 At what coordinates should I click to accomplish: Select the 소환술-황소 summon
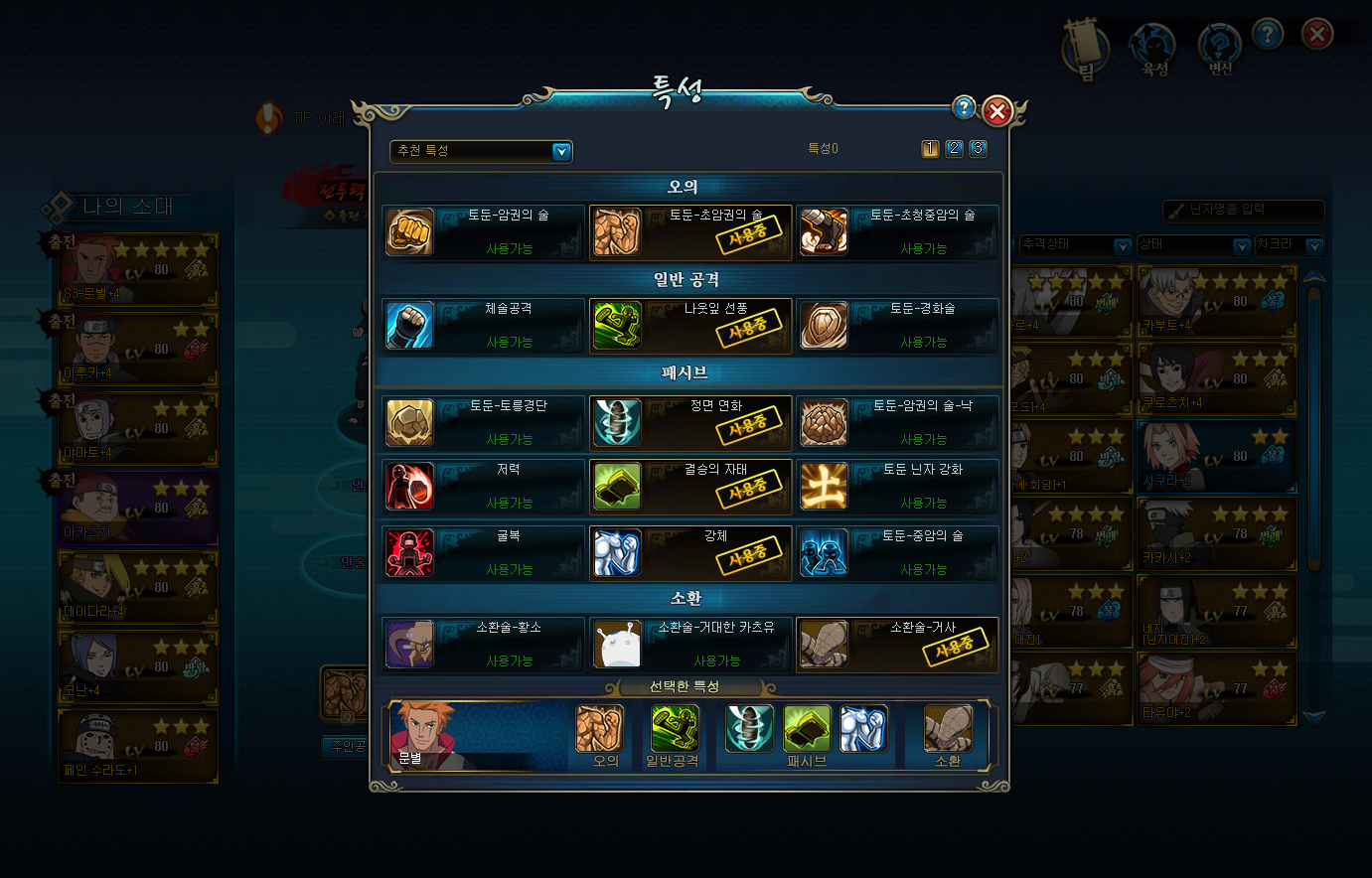[x=484, y=645]
